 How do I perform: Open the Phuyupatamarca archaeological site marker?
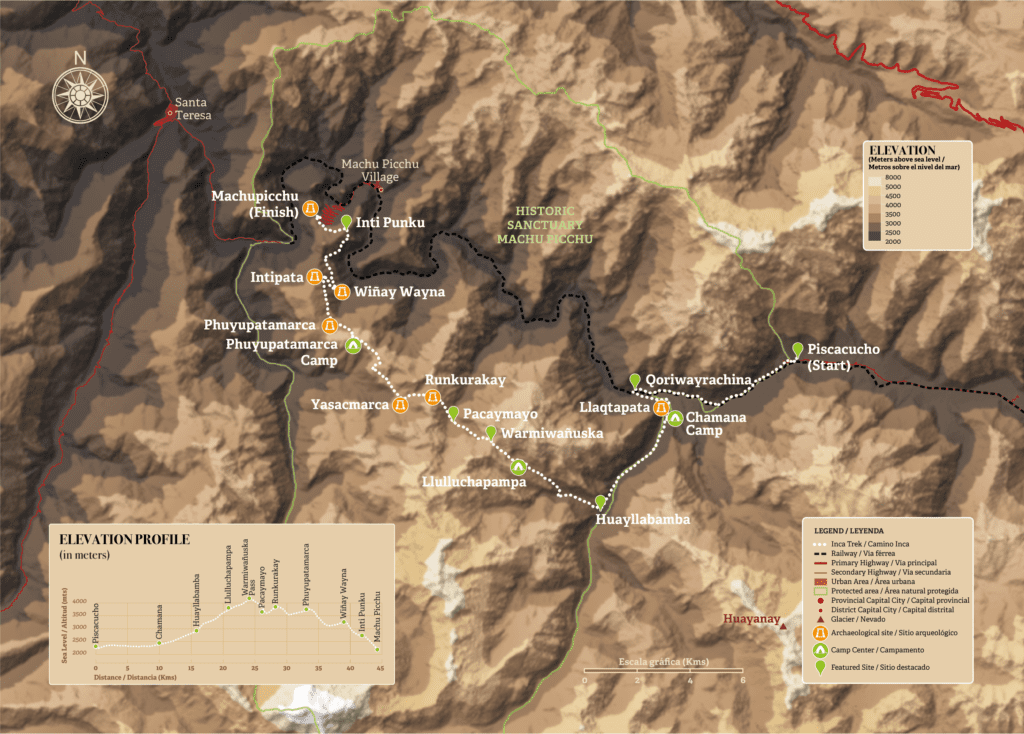[329, 325]
